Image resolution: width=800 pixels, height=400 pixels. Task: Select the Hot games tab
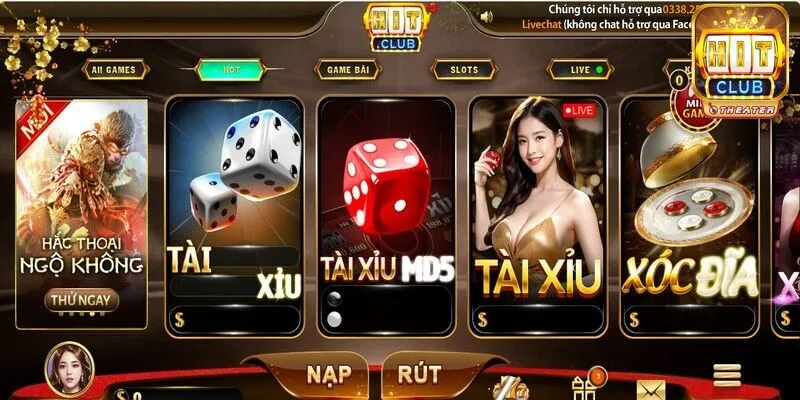click(232, 70)
